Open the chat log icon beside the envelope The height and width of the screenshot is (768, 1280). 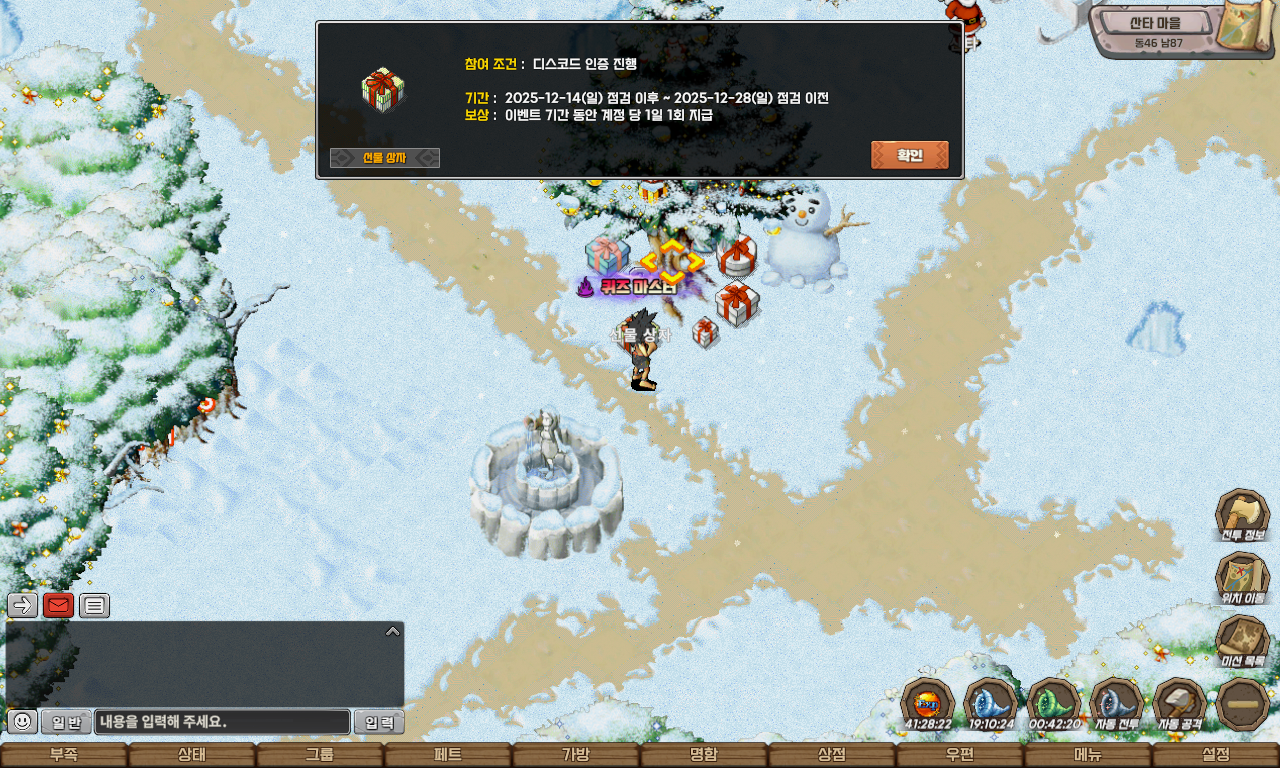point(95,604)
